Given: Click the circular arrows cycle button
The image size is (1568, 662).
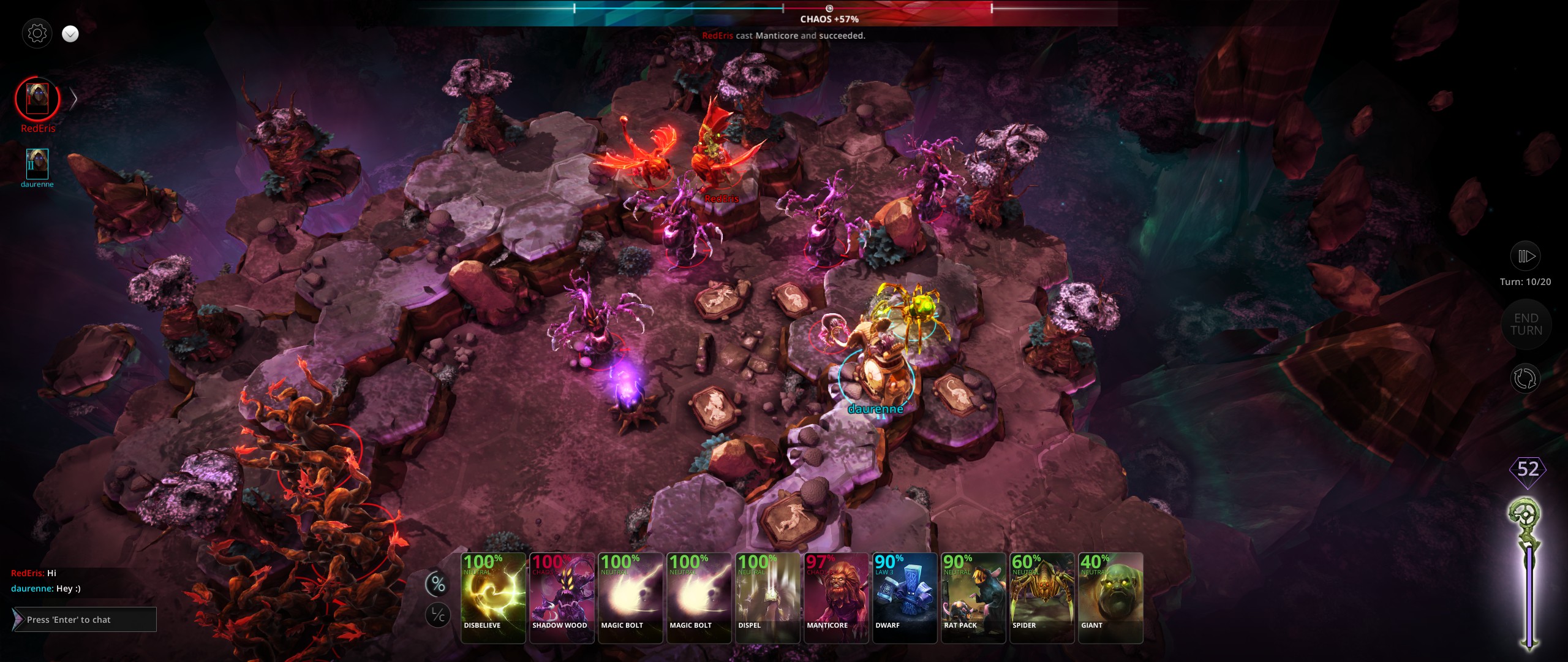Looking at the screenshot, I should click(1525, 378).
